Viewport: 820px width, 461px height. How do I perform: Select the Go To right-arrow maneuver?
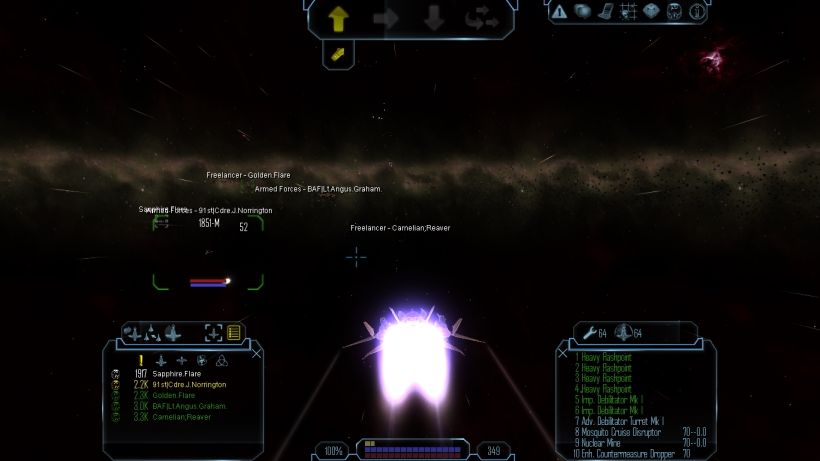pos(385,17)
